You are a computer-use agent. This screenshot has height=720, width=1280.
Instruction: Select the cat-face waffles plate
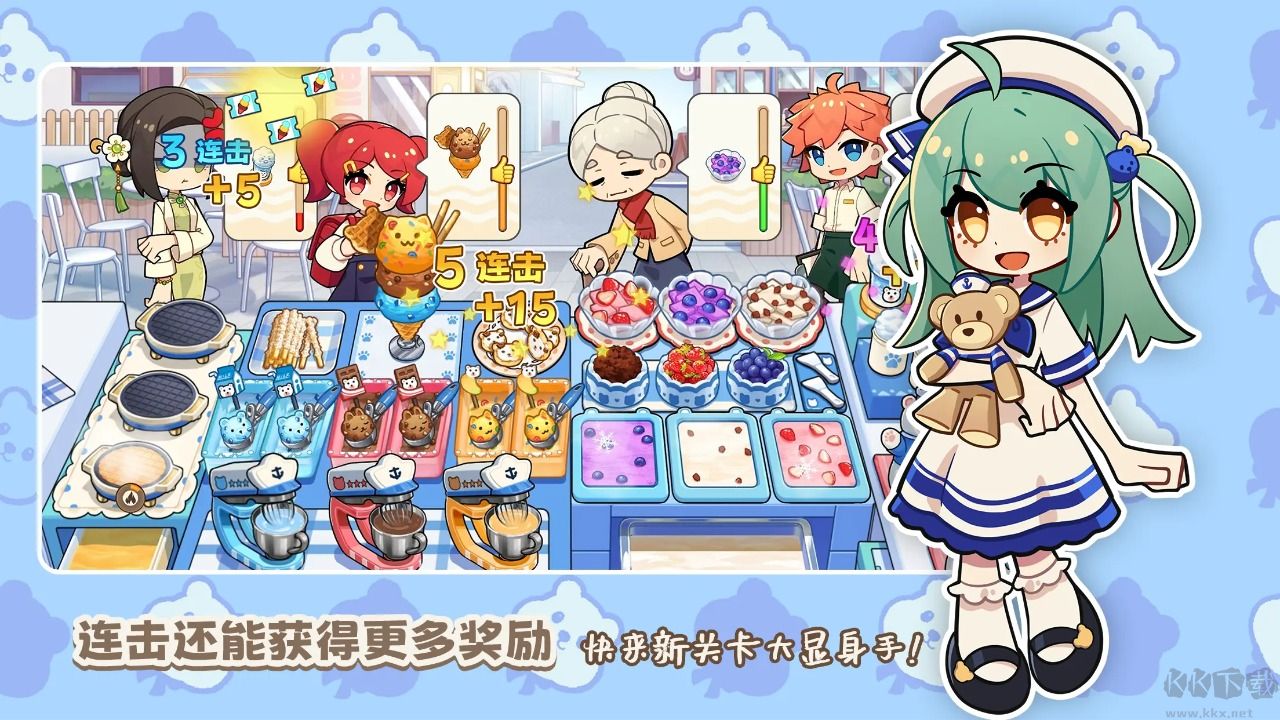pos(518,347)
